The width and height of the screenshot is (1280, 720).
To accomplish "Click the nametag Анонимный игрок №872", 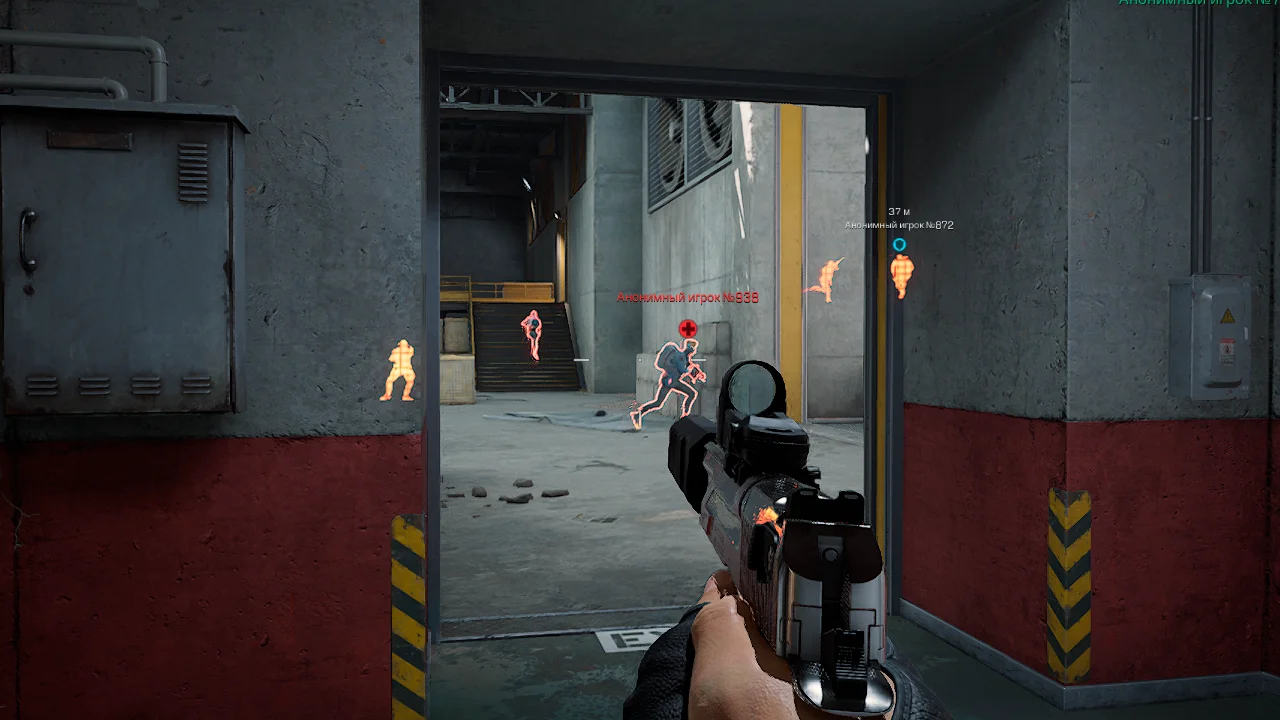I will [x=897, y=225].
